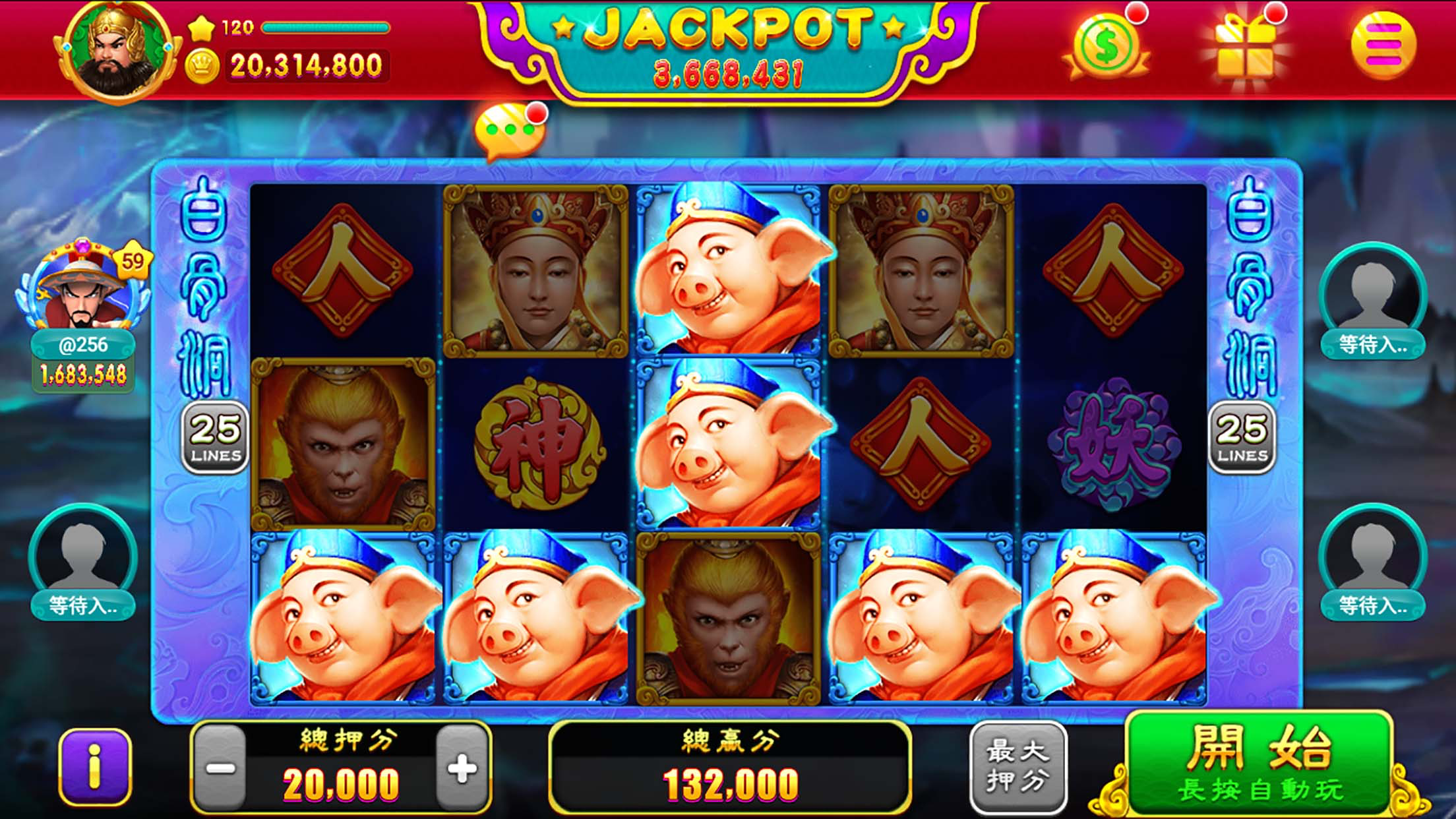
Task: Set maximum bet with 最大押分 button
Action: click(x=1017, y=767)
